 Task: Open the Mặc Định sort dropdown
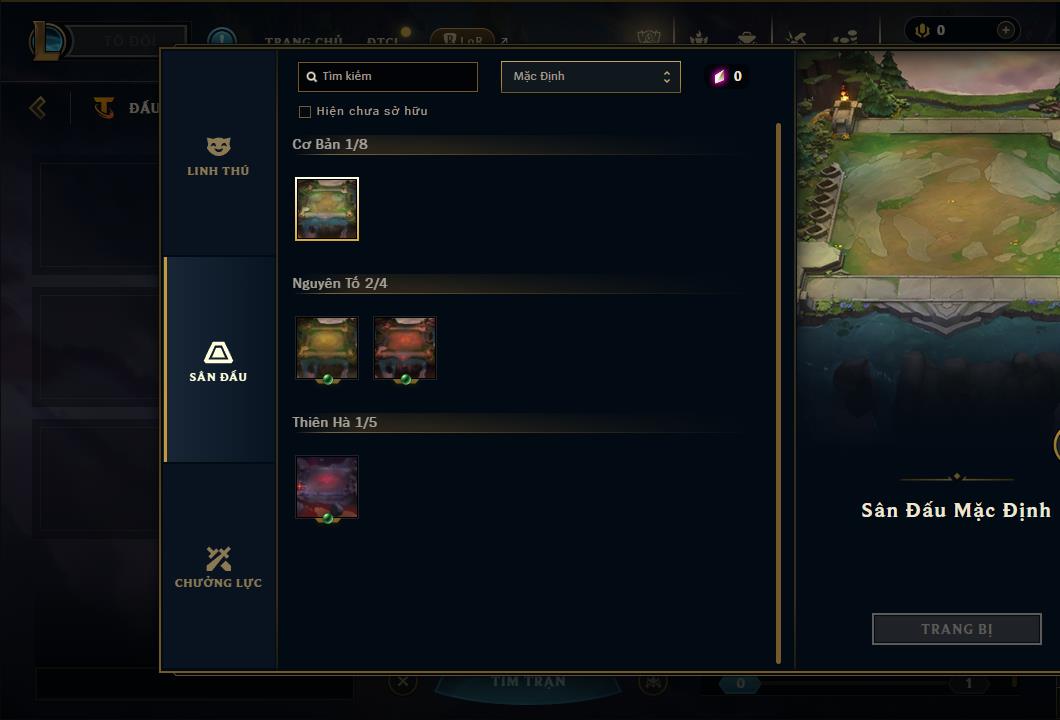click(x=590, y=77)
